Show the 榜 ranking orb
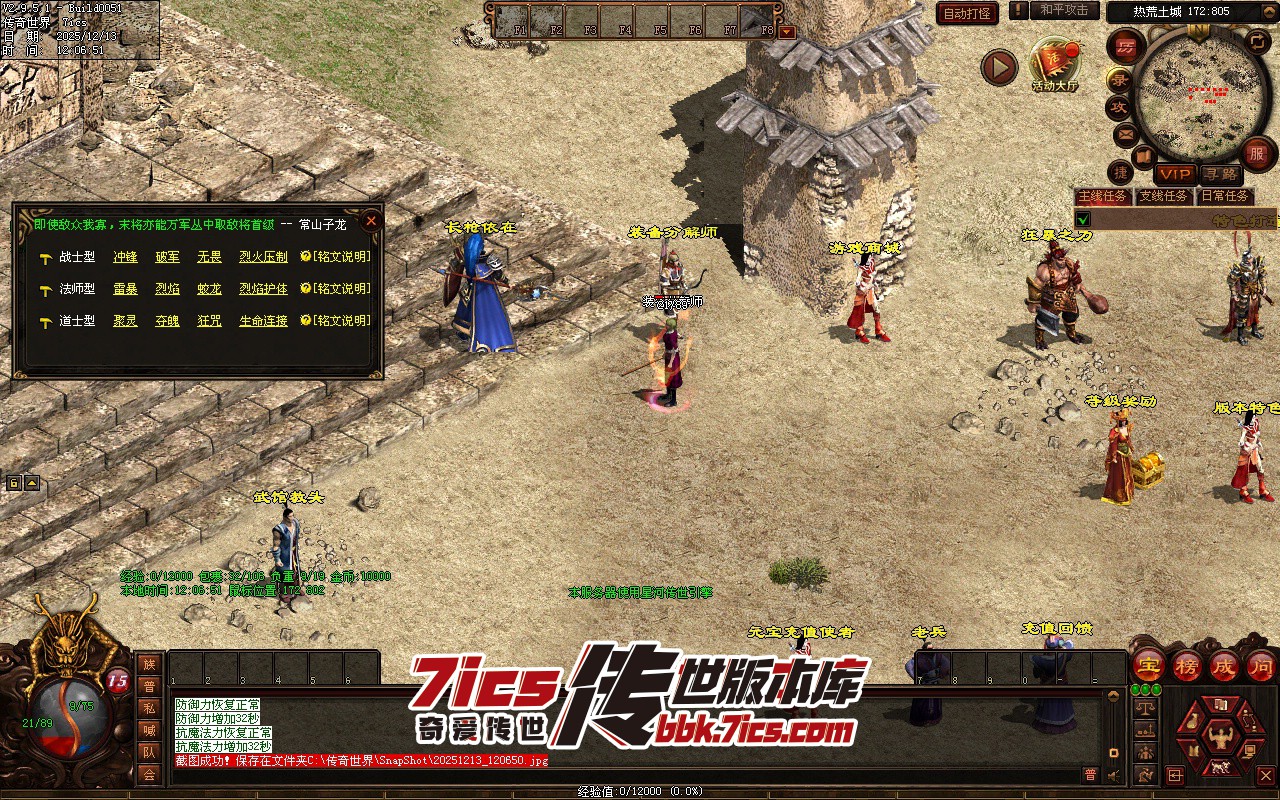The width and height of the screenshot is (1280, 800). click(x=1186, y=665)
